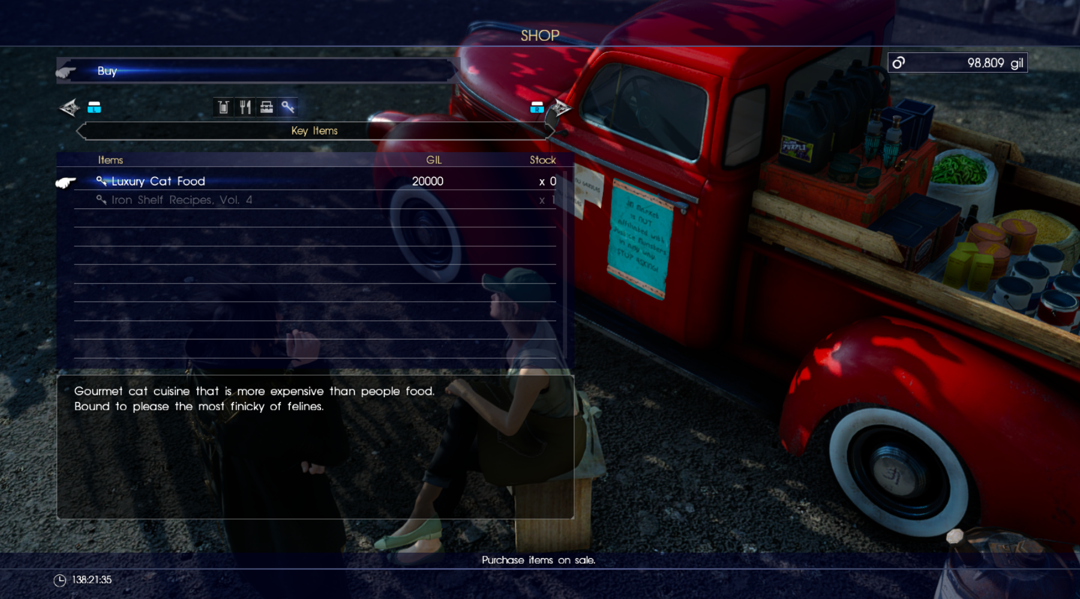Screen dimensions: 1080x599
Task: Switch to the key items tab icon
Action: coord(288,107)
